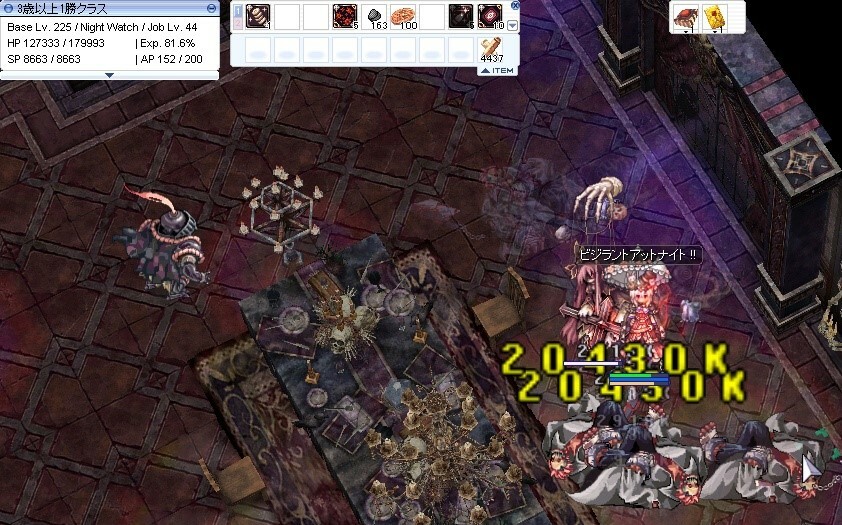Toggle the ITEM tab below the hotbar
The width and height of the screenshot is (842, 525).
click(497, 70)
